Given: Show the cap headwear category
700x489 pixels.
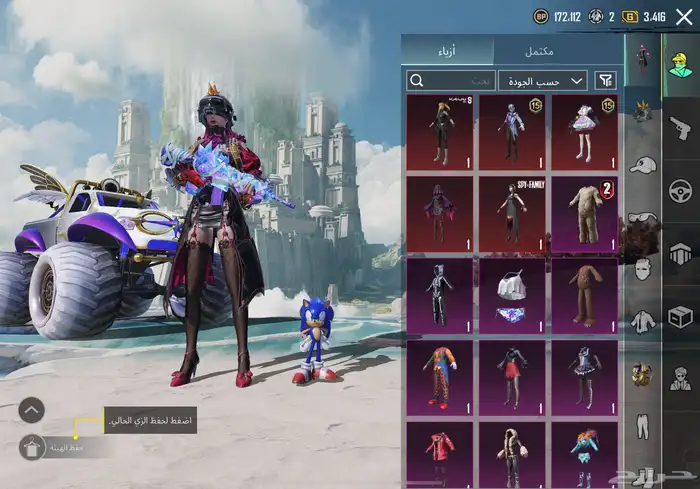Looking at the screenshot, I should (x=642, y=165).
